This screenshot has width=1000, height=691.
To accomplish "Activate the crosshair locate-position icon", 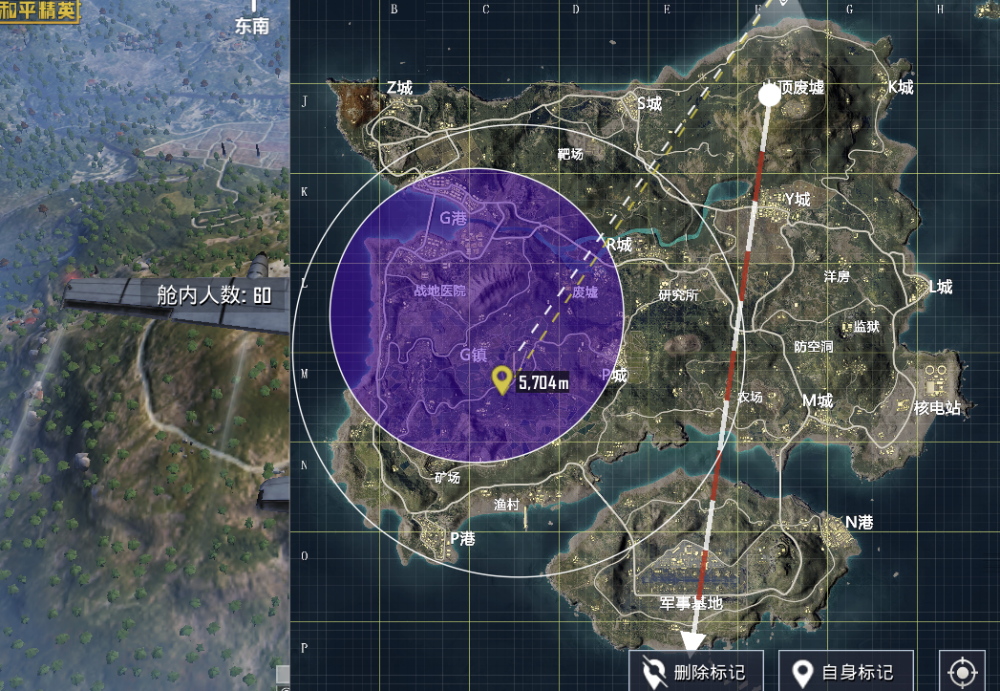I will coord(963,672).
